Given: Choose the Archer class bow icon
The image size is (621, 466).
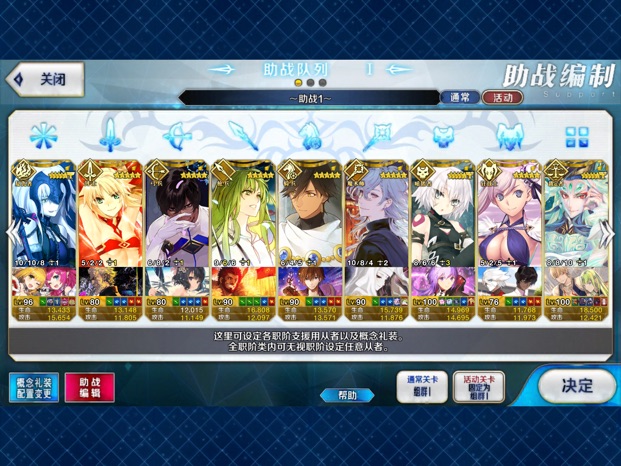Looking at the screenshot, I should pyautogui.click(x=175, y=135).
